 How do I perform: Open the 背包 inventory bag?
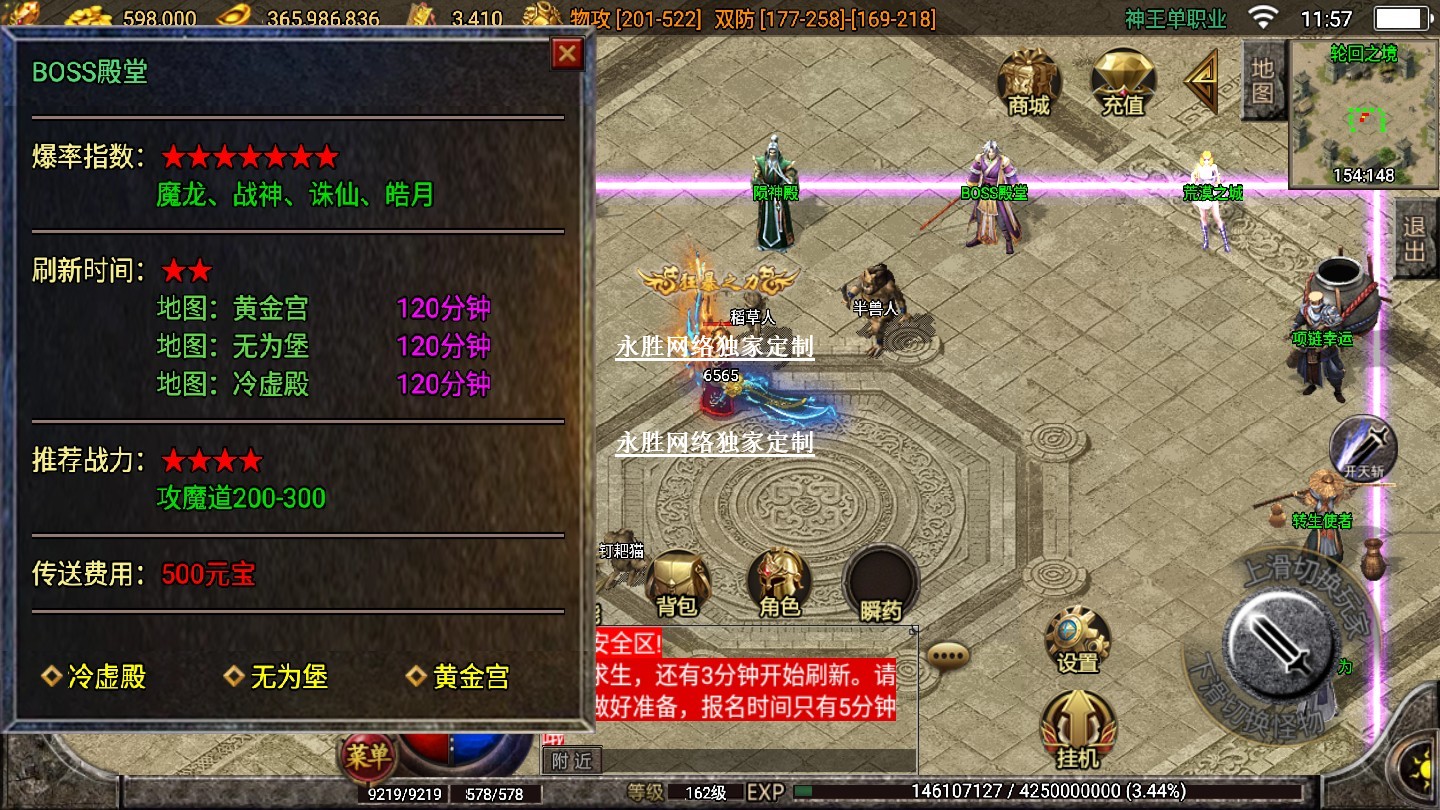(677, 584)
